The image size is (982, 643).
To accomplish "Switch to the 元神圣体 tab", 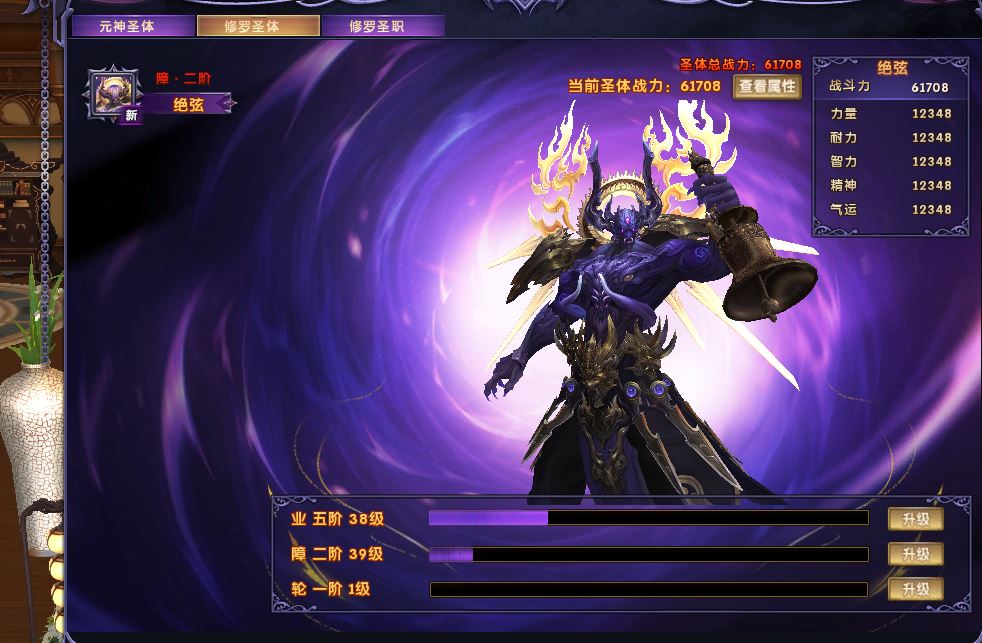I will tap(128, 26).
